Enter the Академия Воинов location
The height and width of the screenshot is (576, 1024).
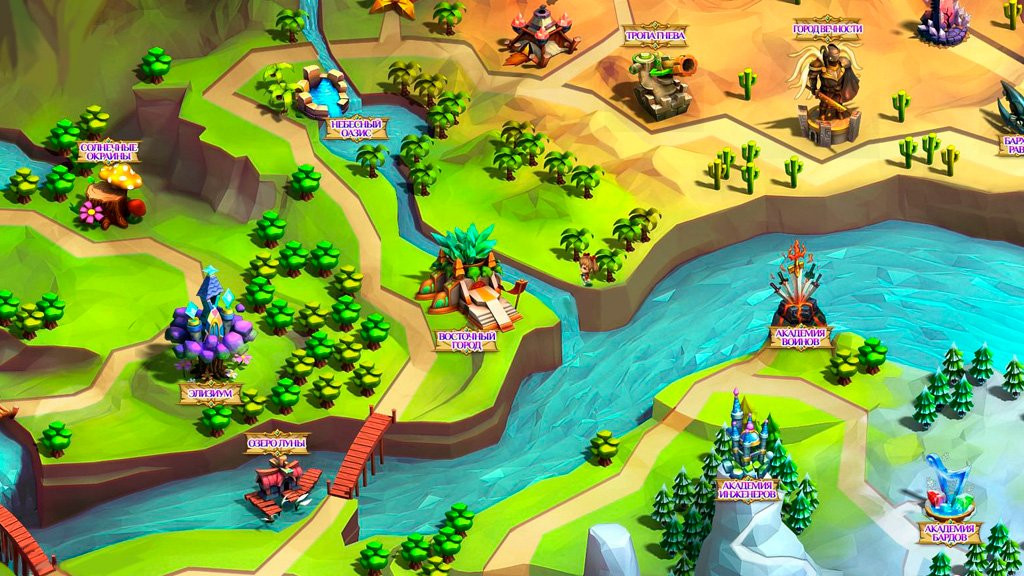tap(801, 335)
